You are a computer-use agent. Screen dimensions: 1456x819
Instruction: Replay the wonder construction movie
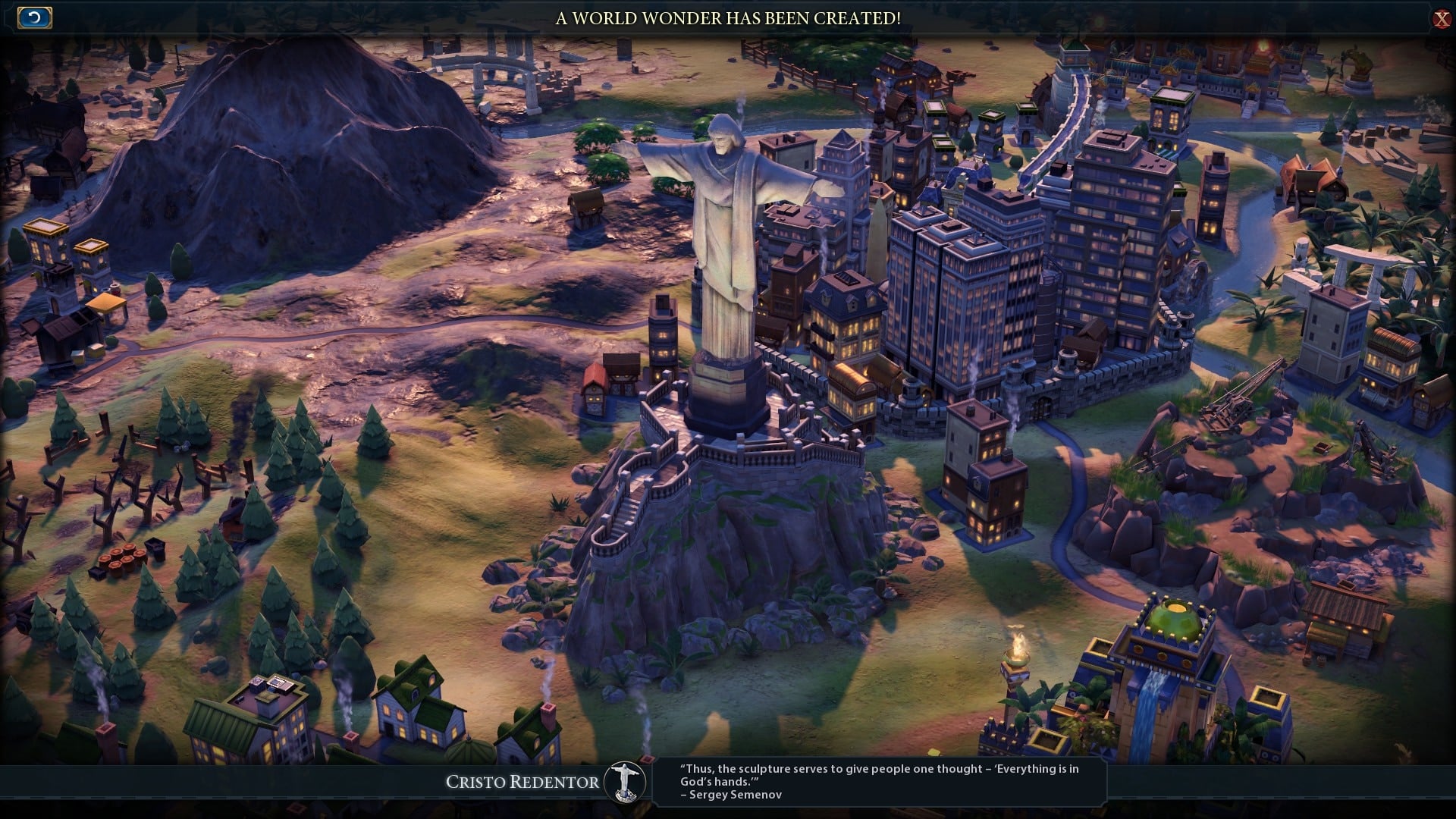35,17
